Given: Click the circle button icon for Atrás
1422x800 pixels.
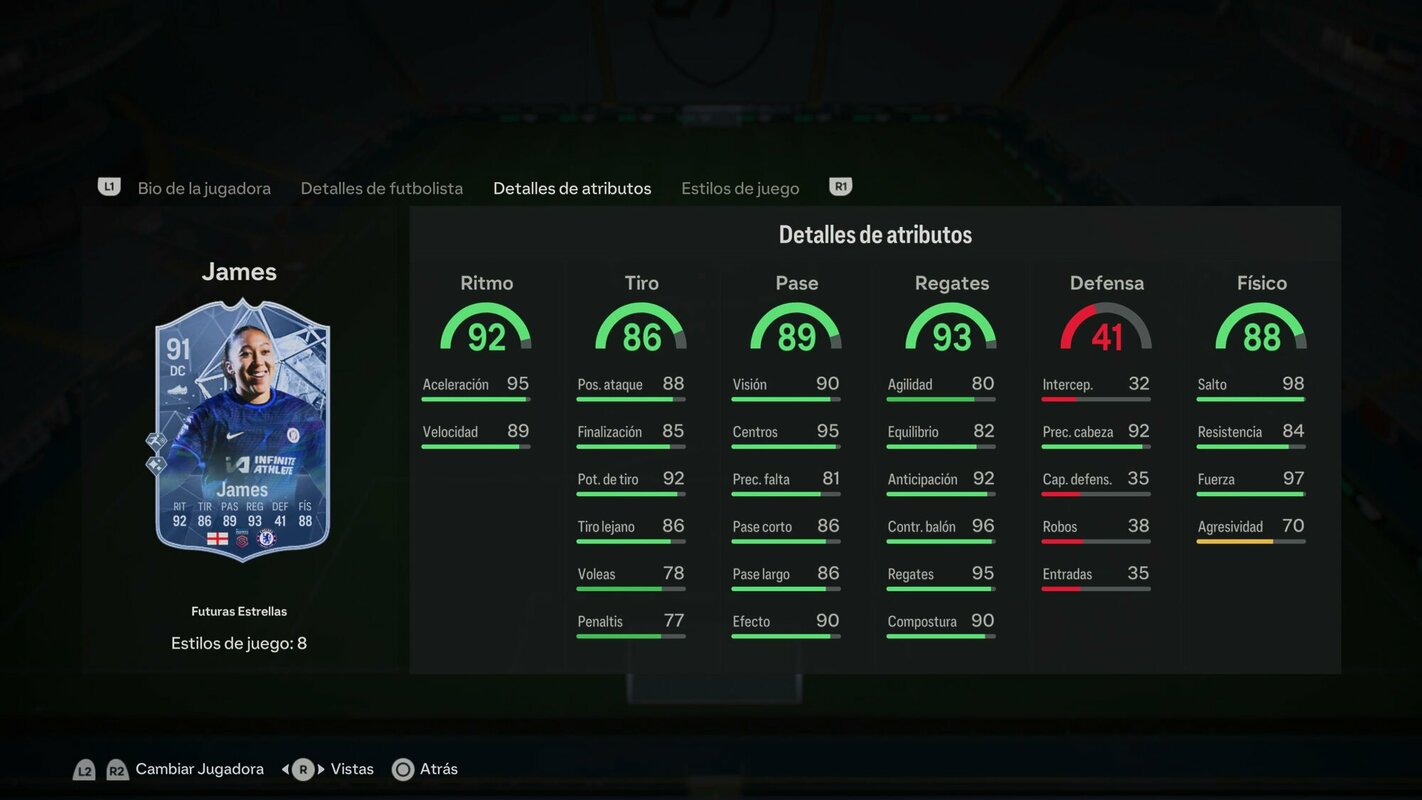Looking at the screenshot, I should (x=403, y=769).
